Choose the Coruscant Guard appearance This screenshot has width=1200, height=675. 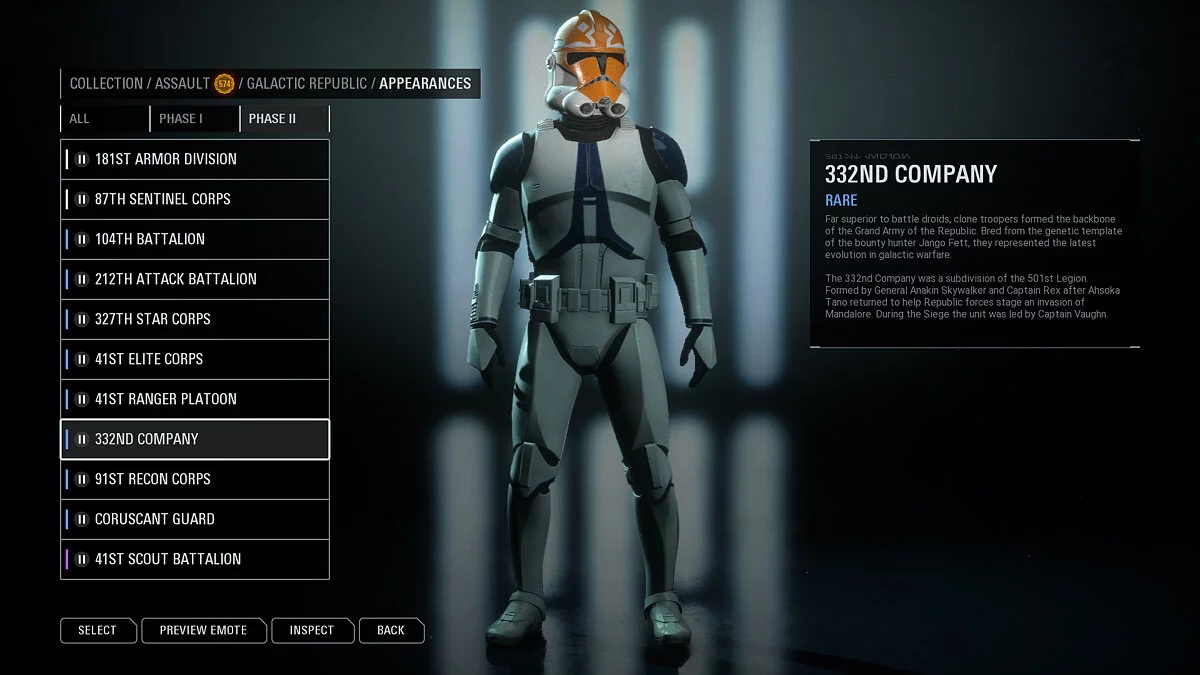195,519
